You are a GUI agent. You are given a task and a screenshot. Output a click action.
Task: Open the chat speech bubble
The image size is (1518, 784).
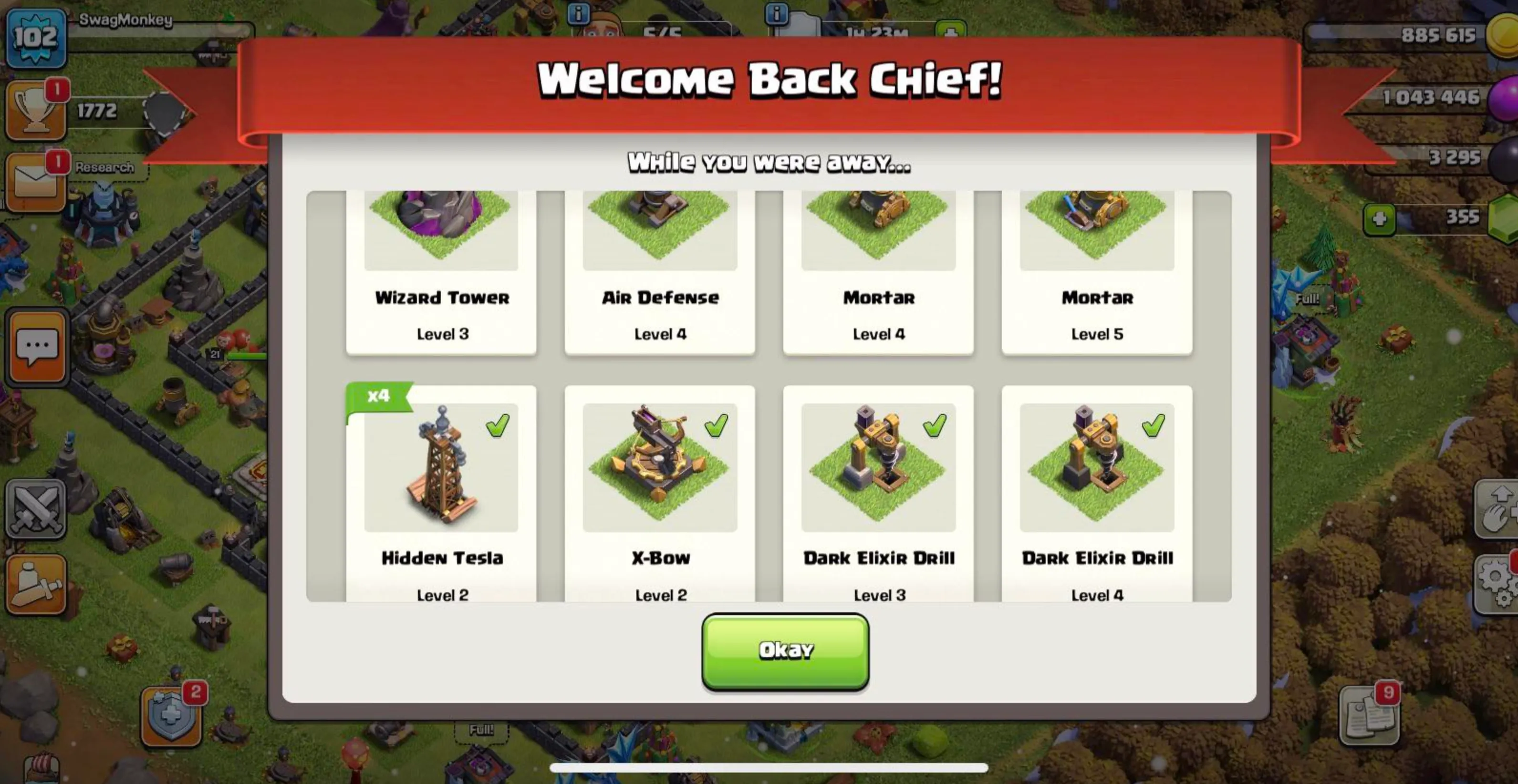37,348
